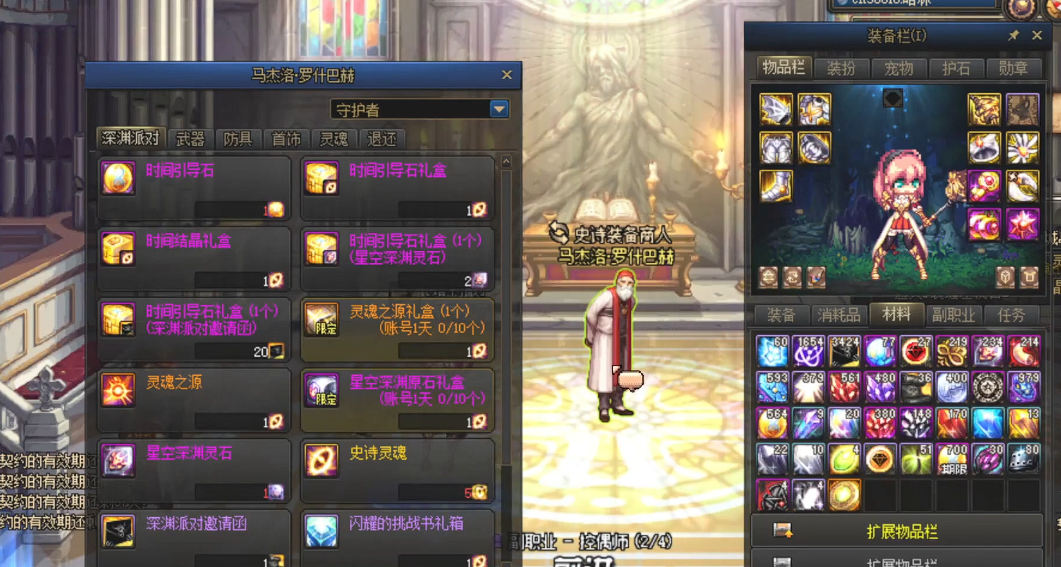Select the 灵魂 shop tab

click(334, 139)
